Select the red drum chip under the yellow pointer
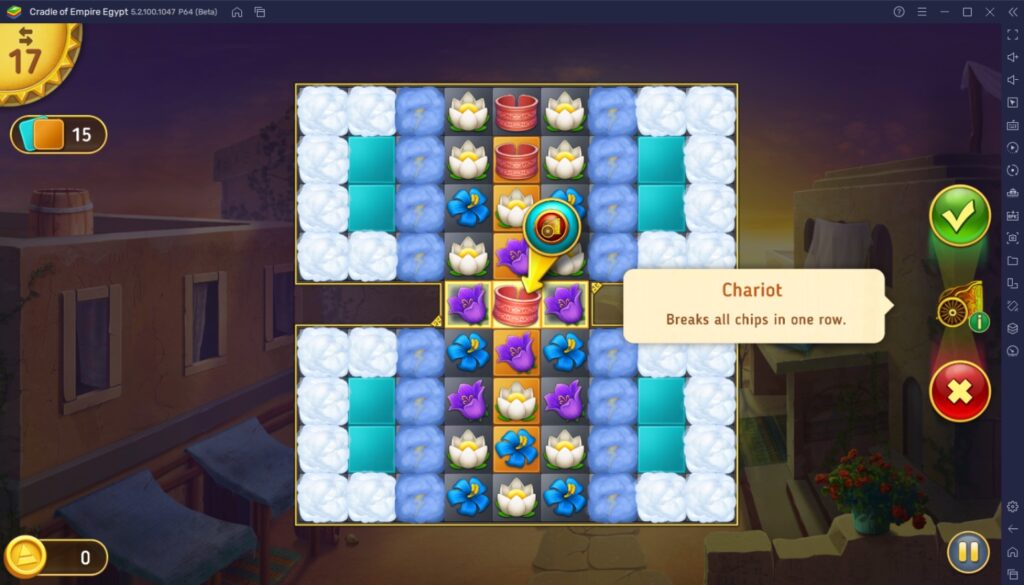This screenshot has height=585, width=1024. click(x=516, y=305)
